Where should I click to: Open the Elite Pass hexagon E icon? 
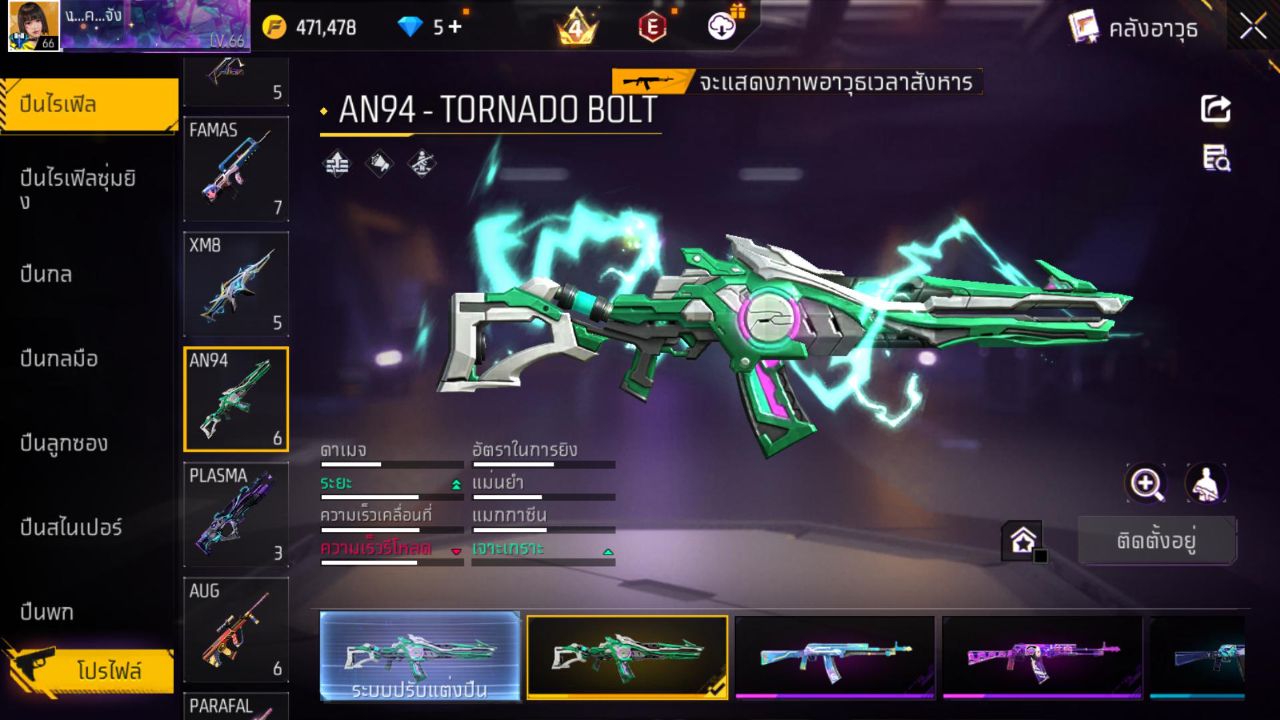pos(652,26)
